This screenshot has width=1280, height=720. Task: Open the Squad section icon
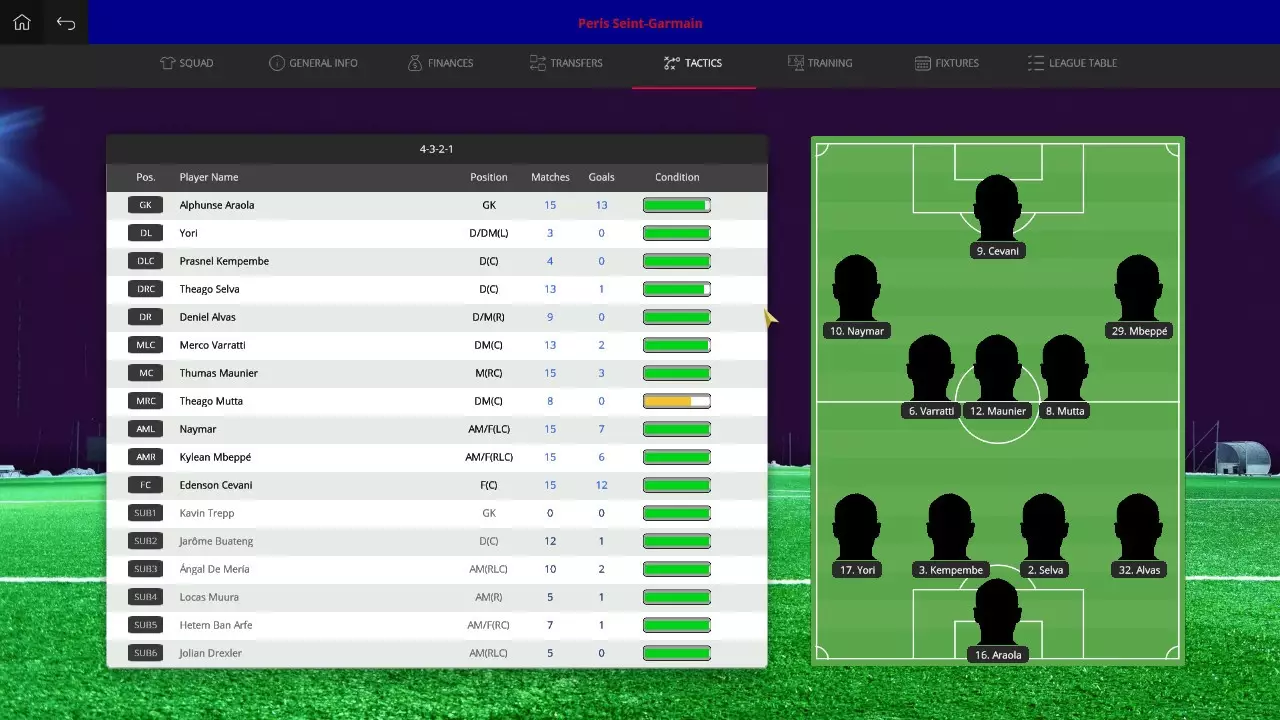[x=168, y=62]
